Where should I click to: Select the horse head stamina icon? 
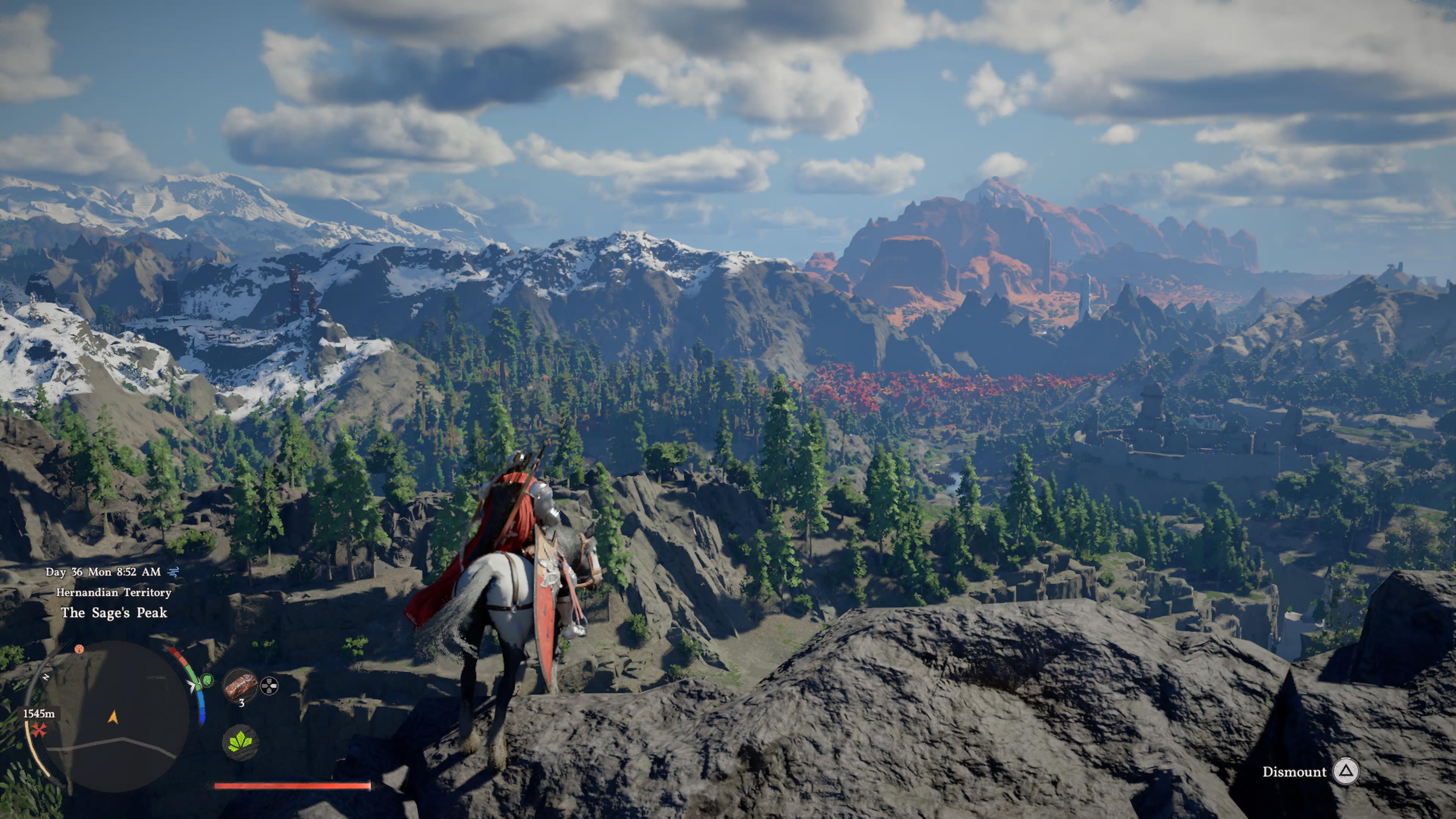pyautogui.click(x=207, y=682)
